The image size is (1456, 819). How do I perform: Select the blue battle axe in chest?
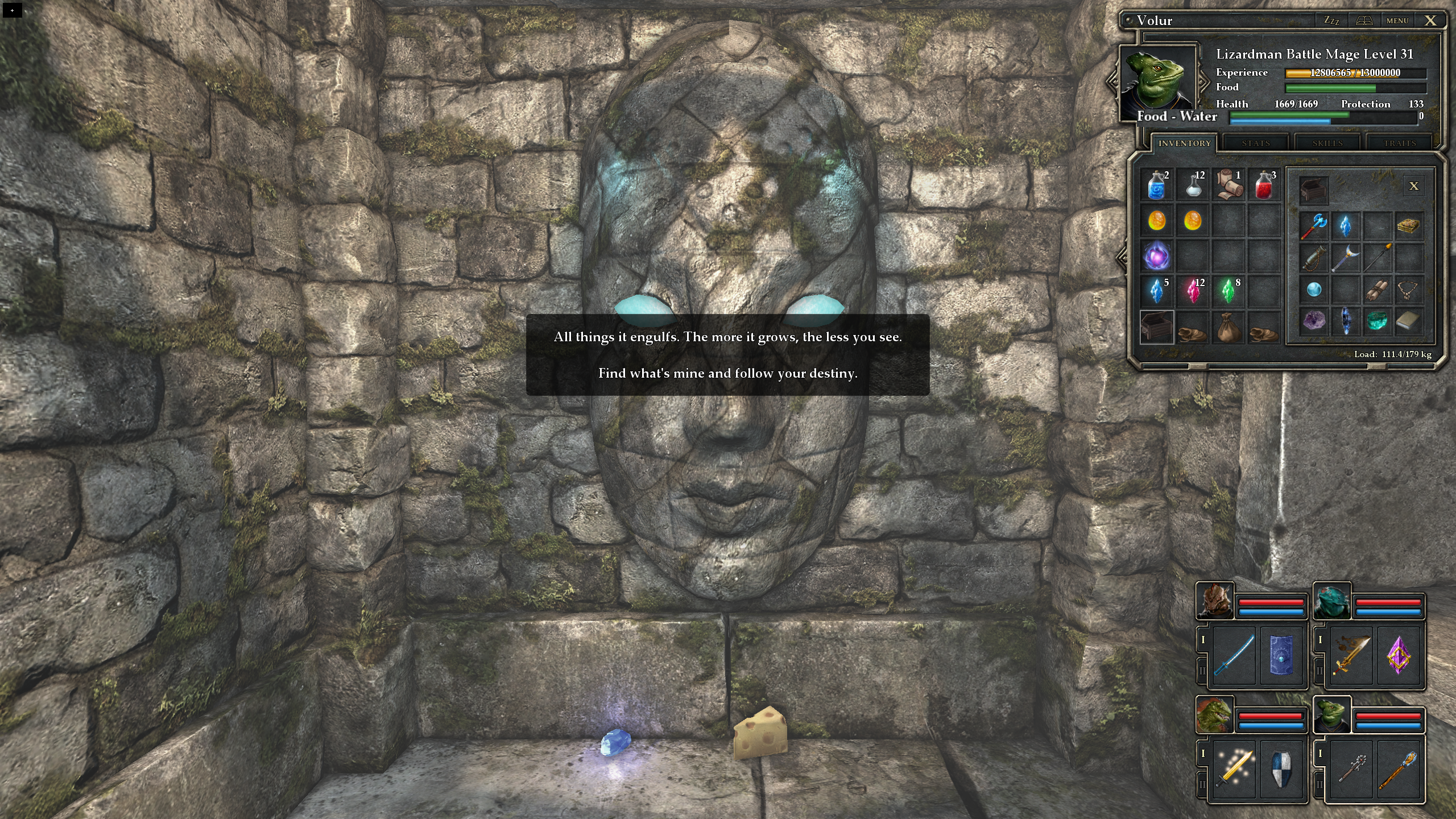click(x=1314, y=226)
